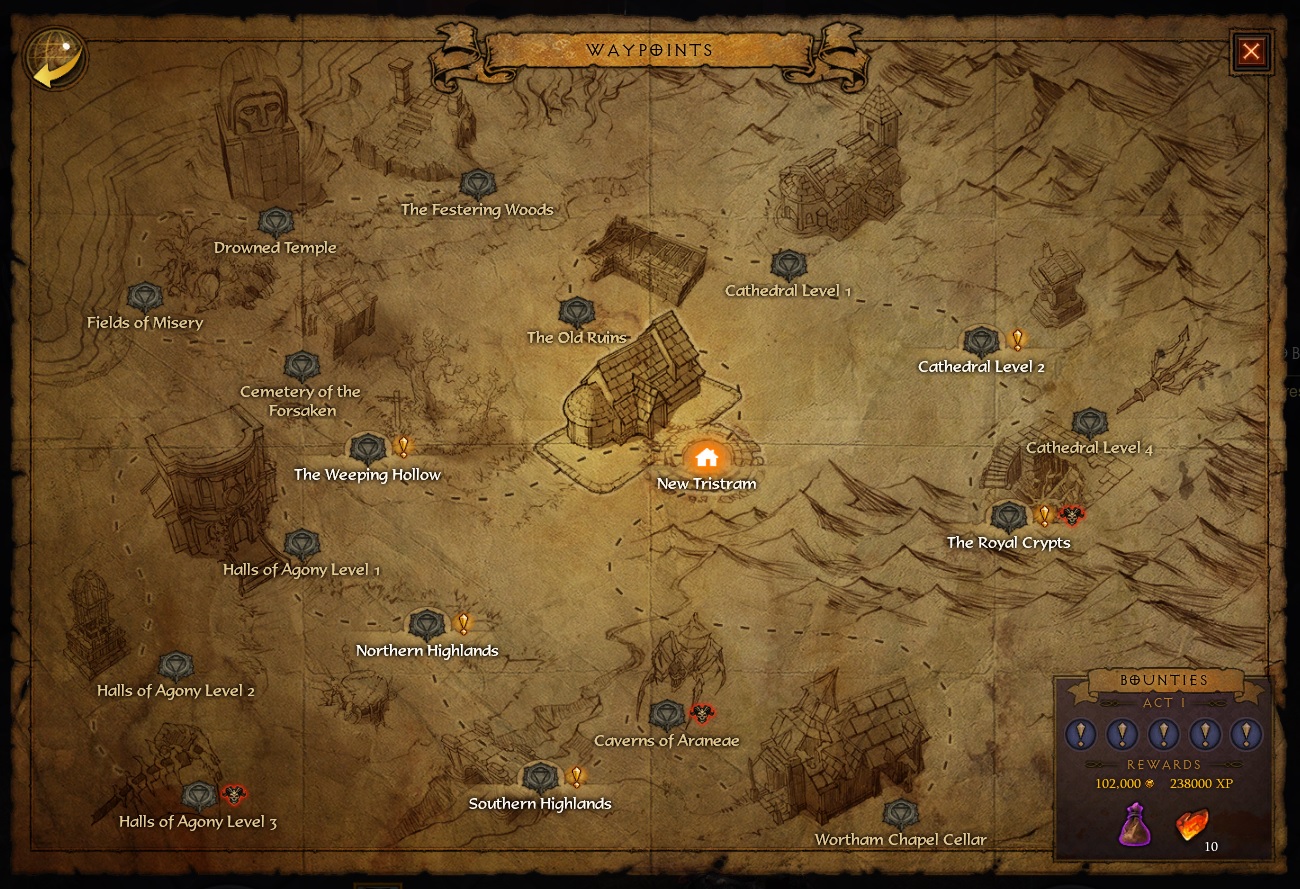Viewport: 1300px width, 889px height.
Task: Select Halls of Agony Level 1 waypoint
Action: point(301,545)
